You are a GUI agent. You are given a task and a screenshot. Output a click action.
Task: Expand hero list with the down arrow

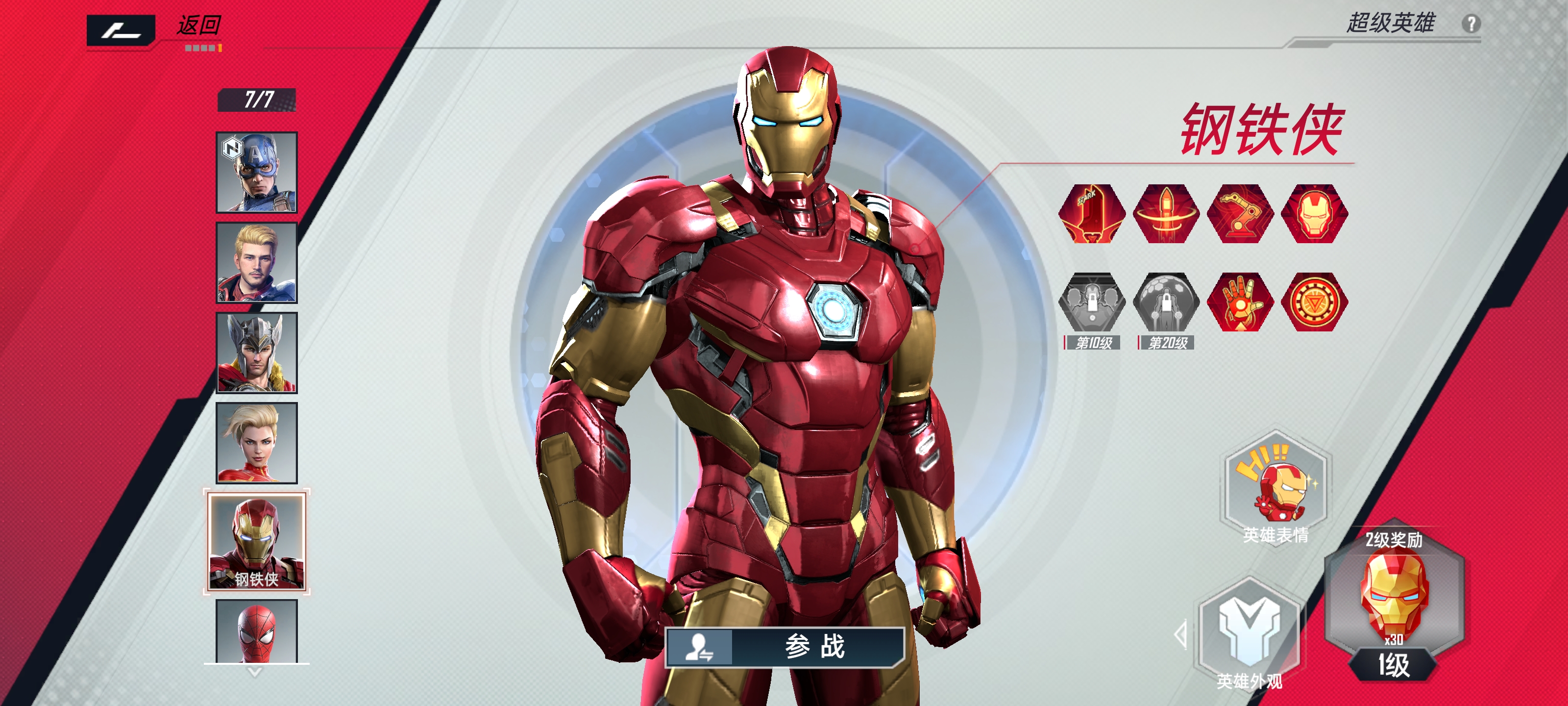[255, 673]
